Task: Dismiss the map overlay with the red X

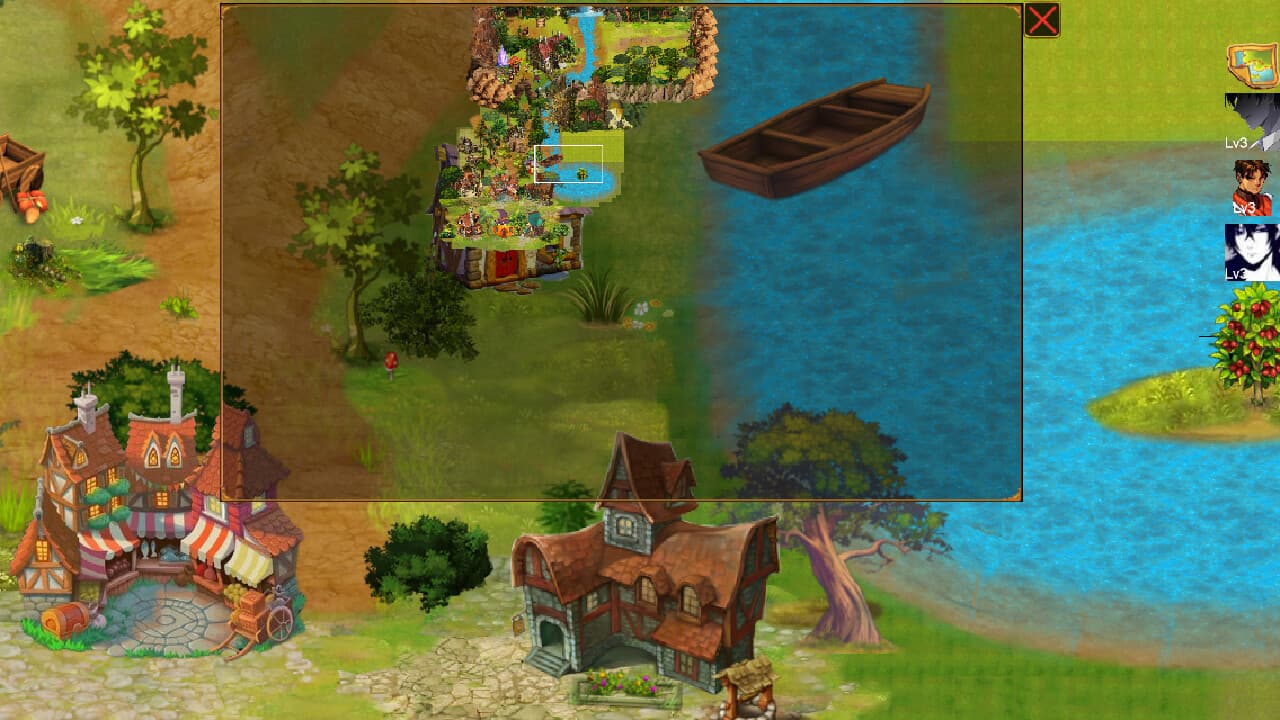Action: coord(1041,19)
